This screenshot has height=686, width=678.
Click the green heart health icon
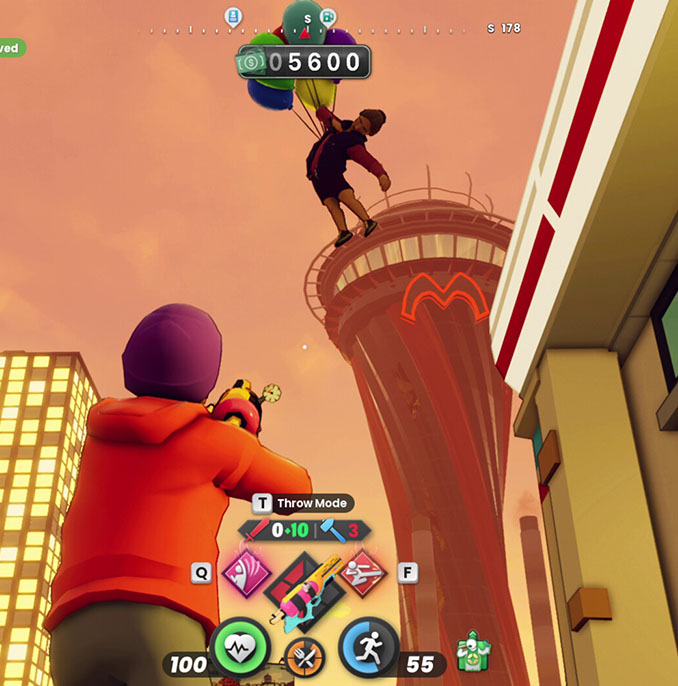point(241,647)
